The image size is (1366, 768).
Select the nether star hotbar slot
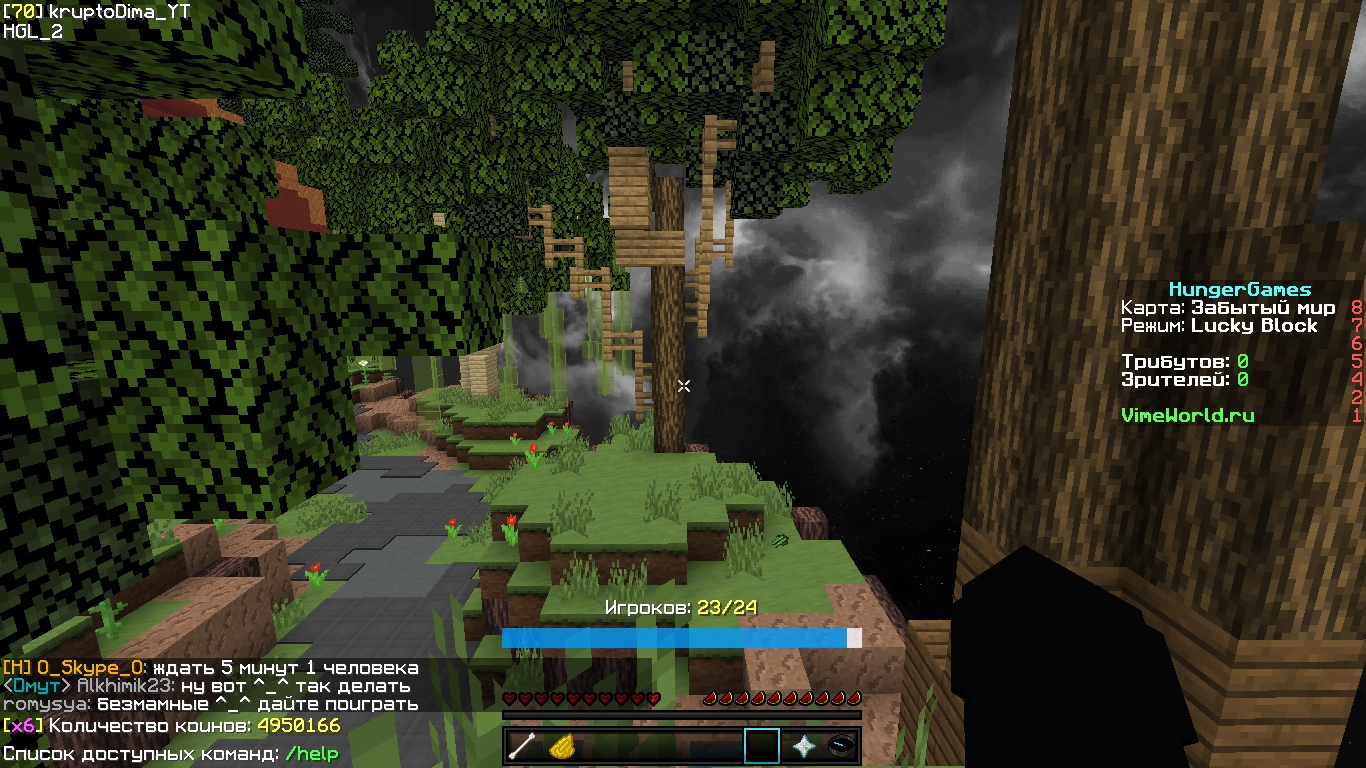coord(802,746)
